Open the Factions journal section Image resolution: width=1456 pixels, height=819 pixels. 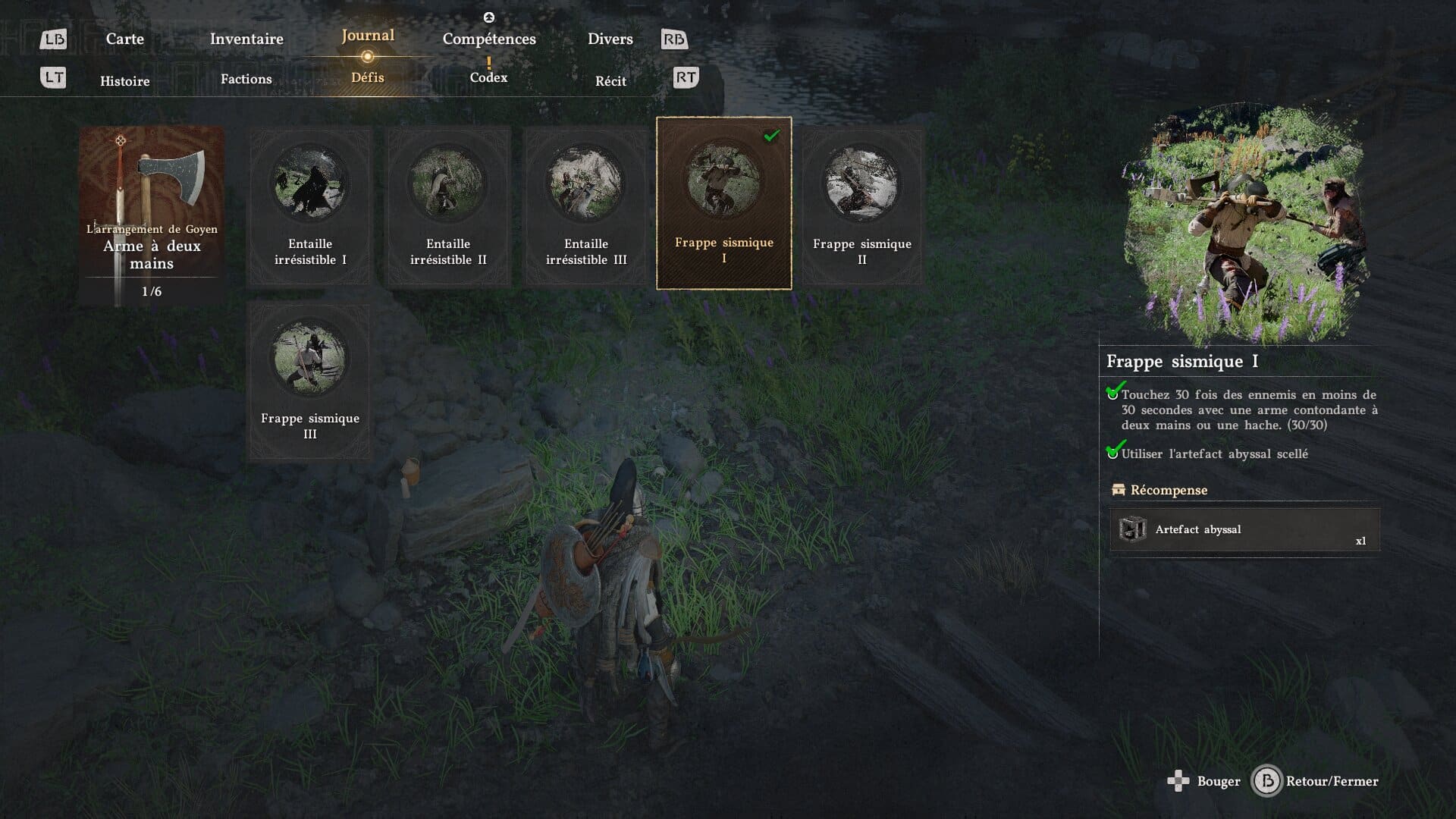[246, 79]
